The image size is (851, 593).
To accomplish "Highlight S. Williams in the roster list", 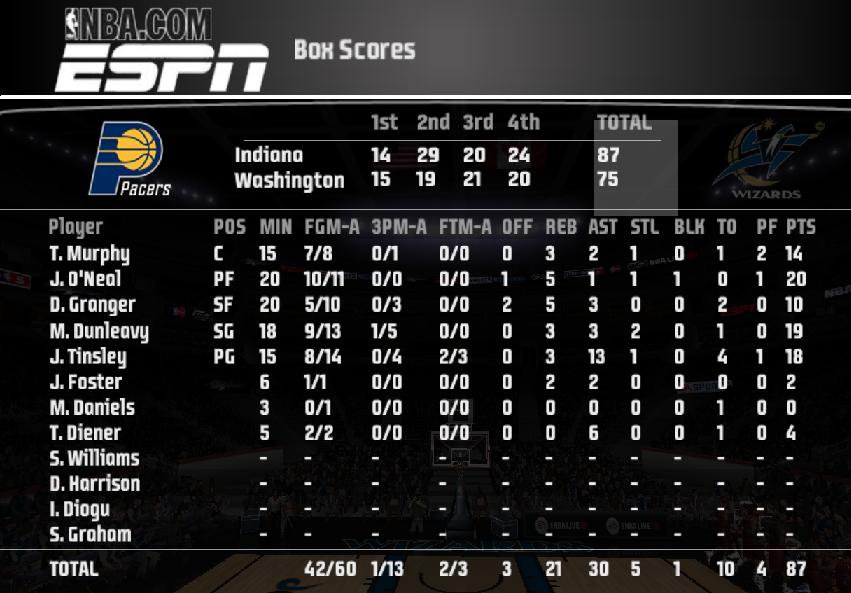I will tap(95, 459).
